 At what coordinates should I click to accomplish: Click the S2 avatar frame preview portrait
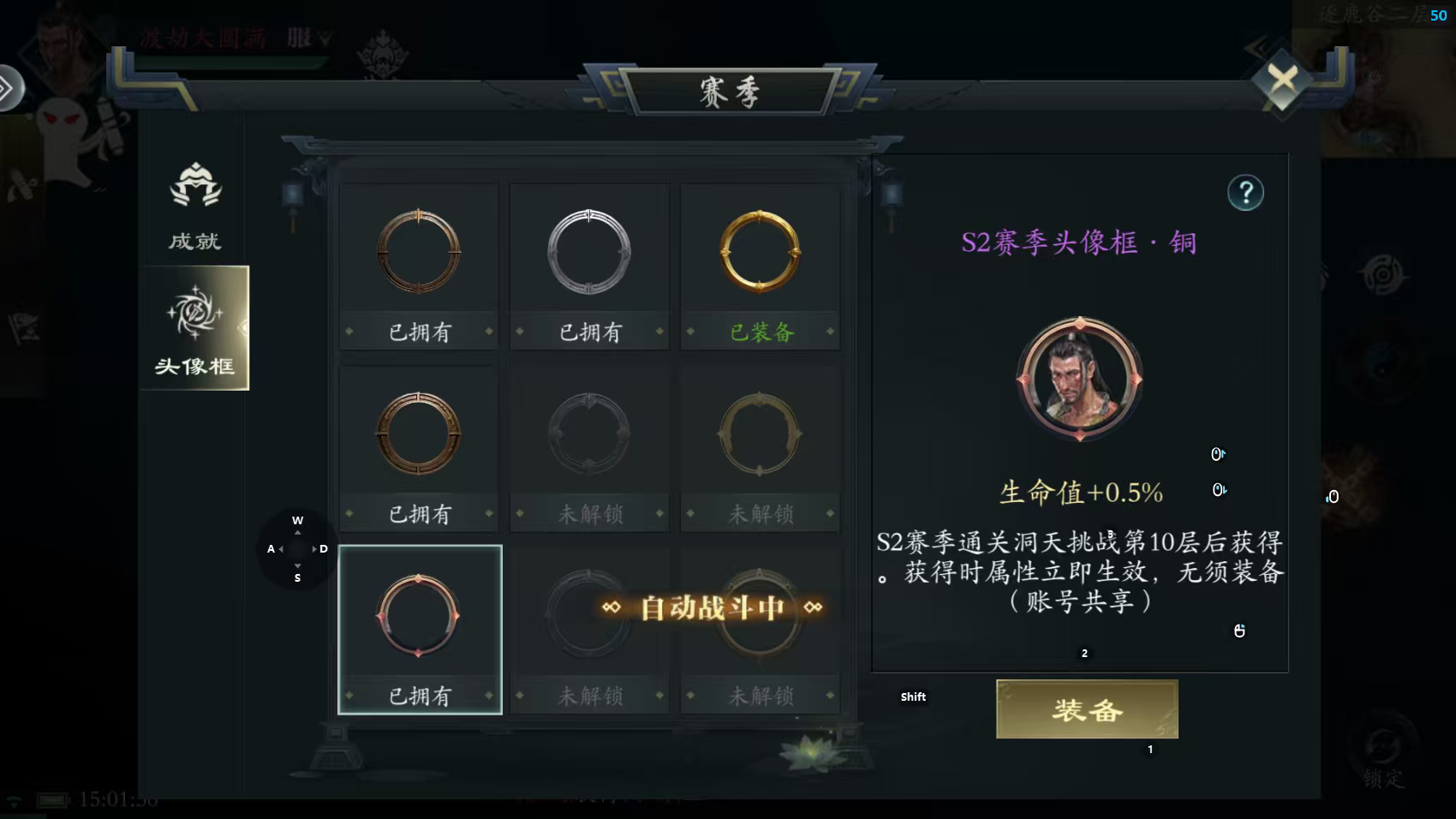(1079, 381)
